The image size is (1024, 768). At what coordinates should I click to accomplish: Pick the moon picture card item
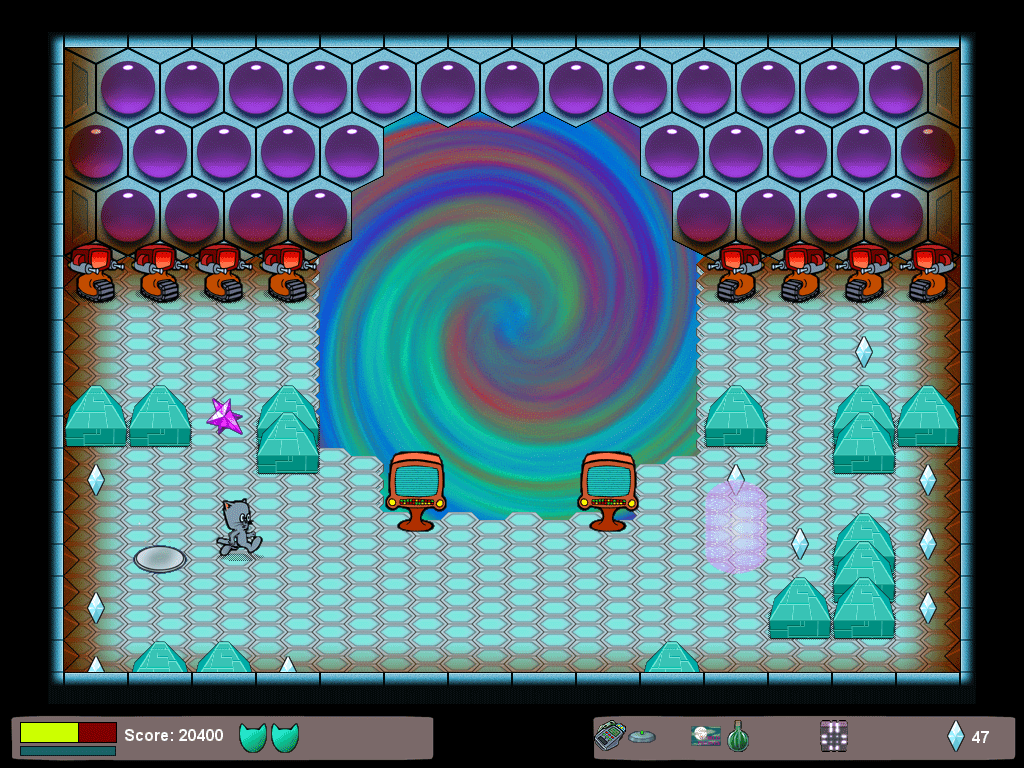pos(705,736)
